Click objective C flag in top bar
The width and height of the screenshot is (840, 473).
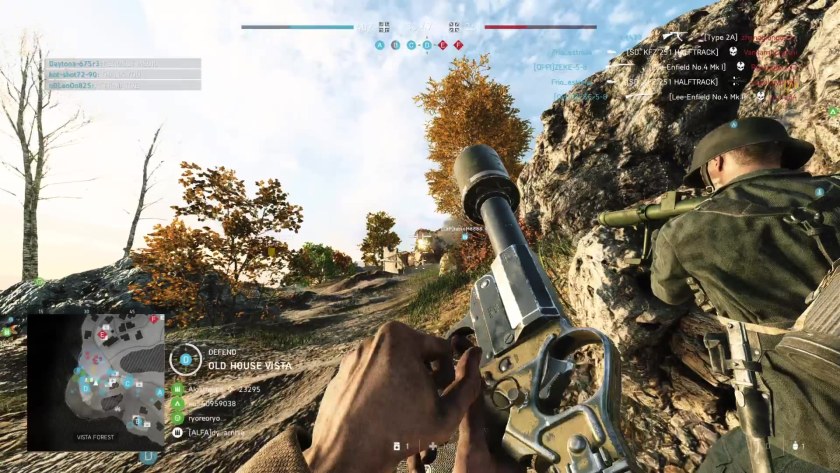pyautogui.click(x=411, y=45)
